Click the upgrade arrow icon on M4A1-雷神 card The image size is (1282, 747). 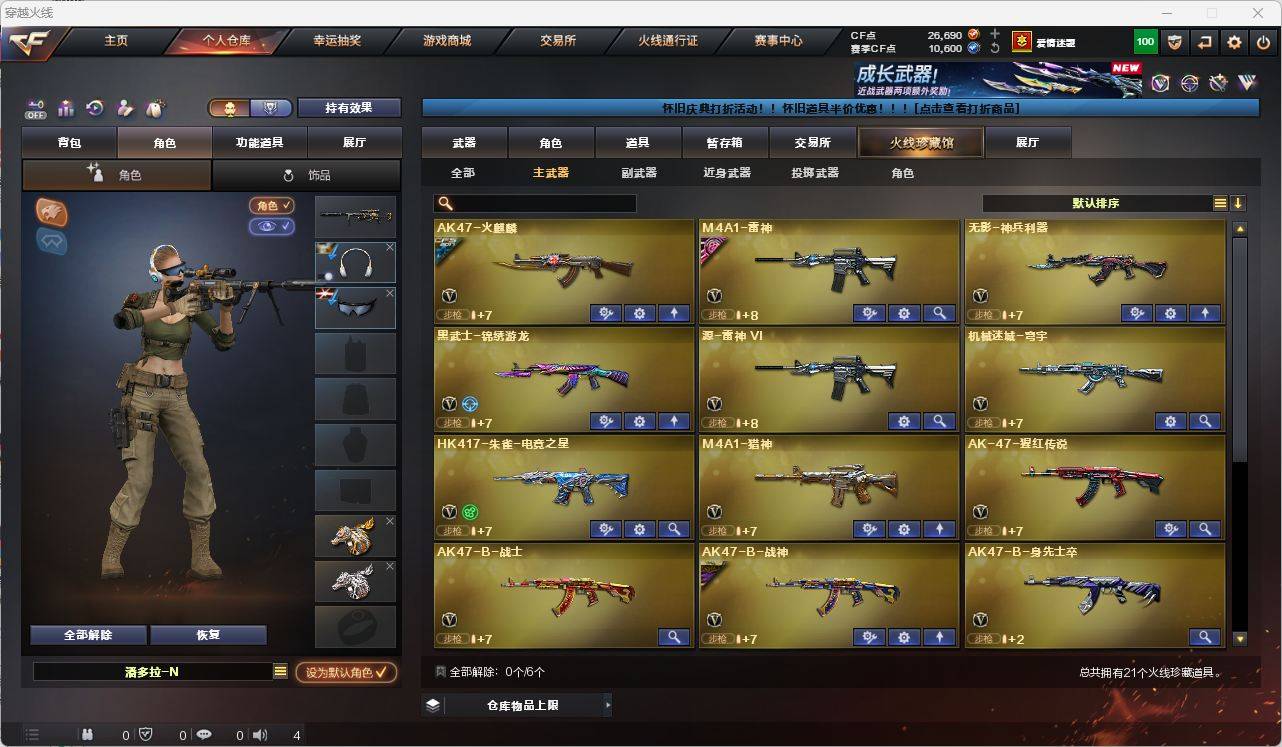(938, 313)
